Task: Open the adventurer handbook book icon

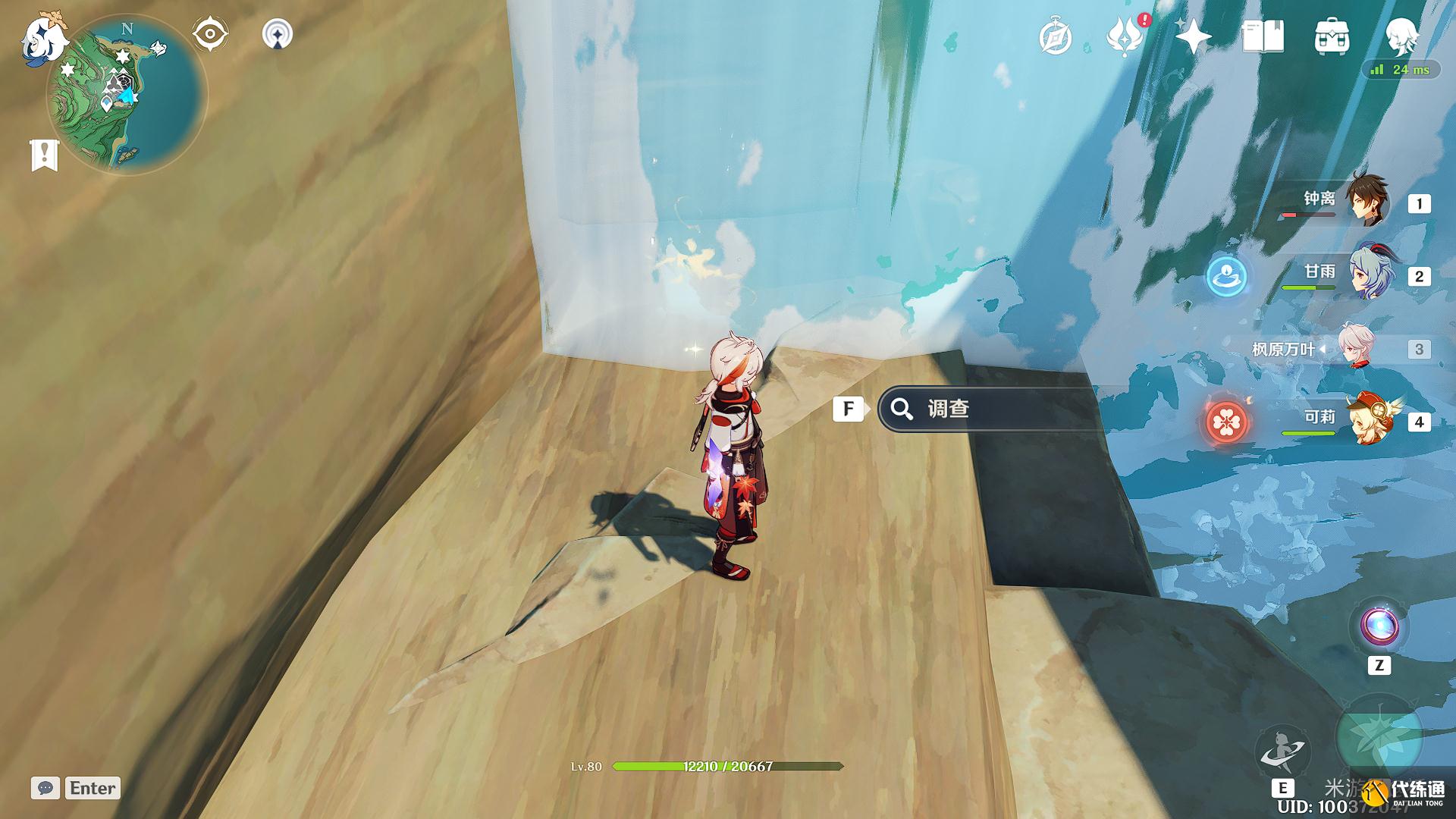Action: (1263, 36)
